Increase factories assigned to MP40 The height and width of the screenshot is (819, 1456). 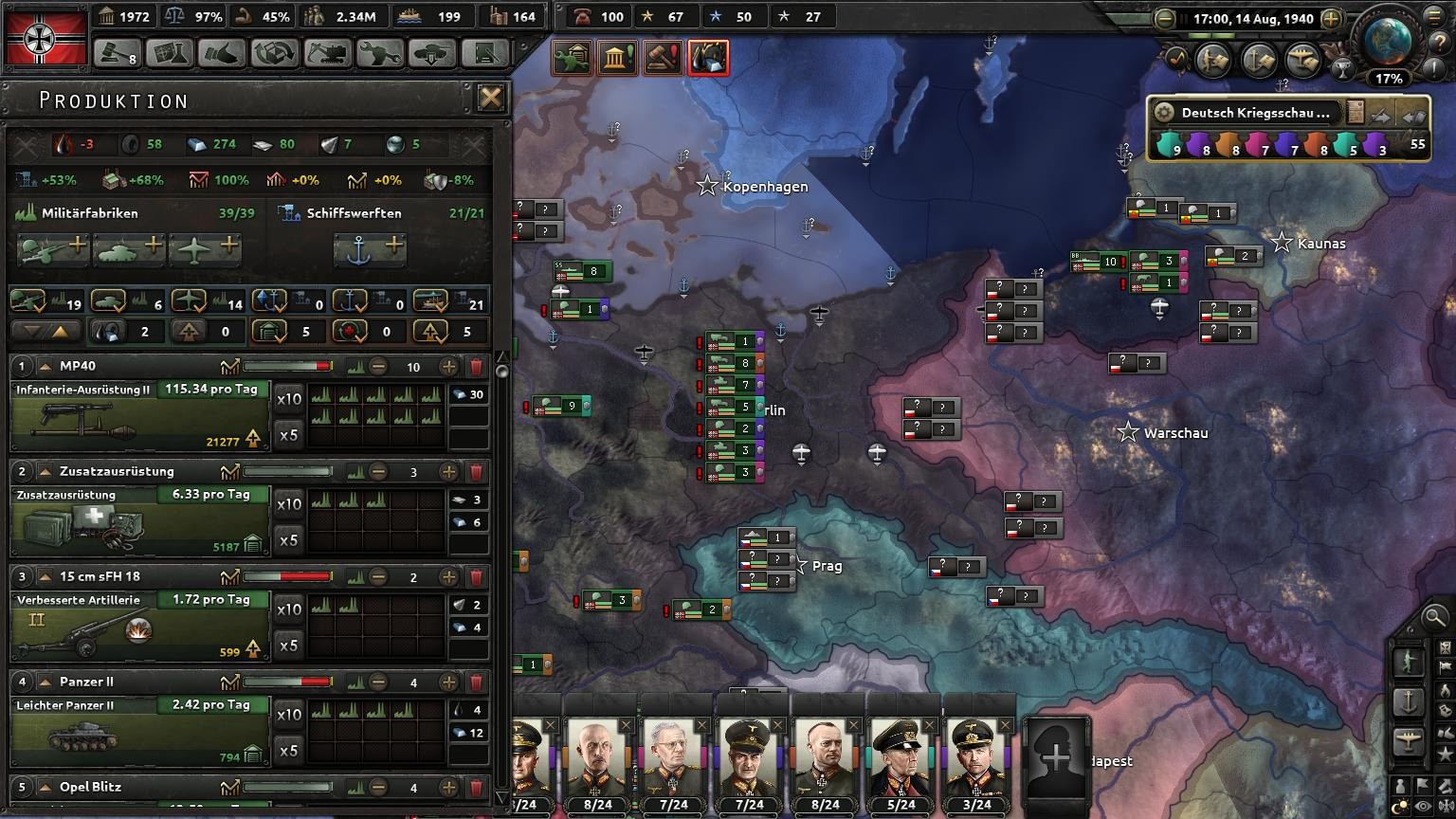coord(448,367)
